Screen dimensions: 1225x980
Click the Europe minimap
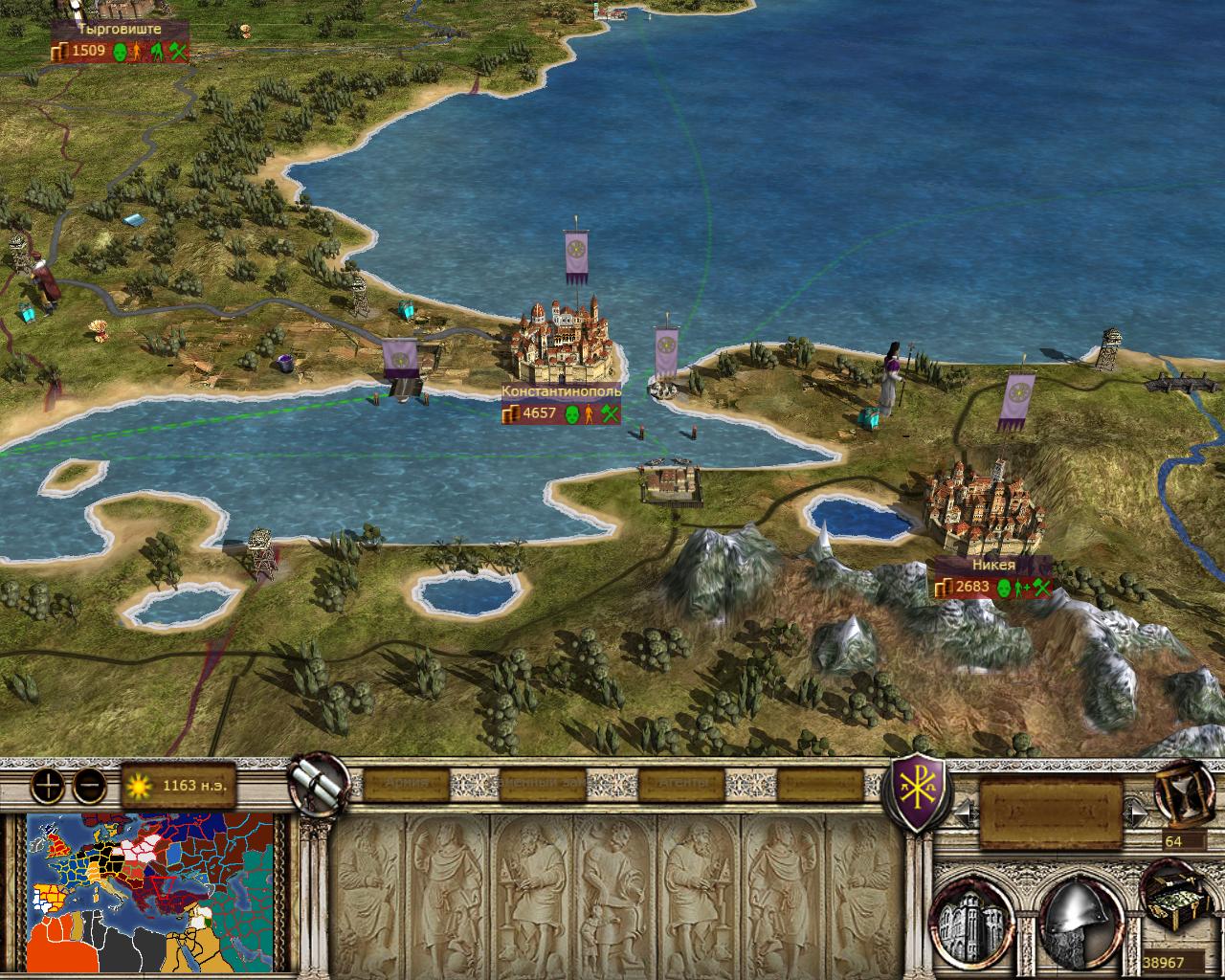pyautogui.click(x=150, y=892)
